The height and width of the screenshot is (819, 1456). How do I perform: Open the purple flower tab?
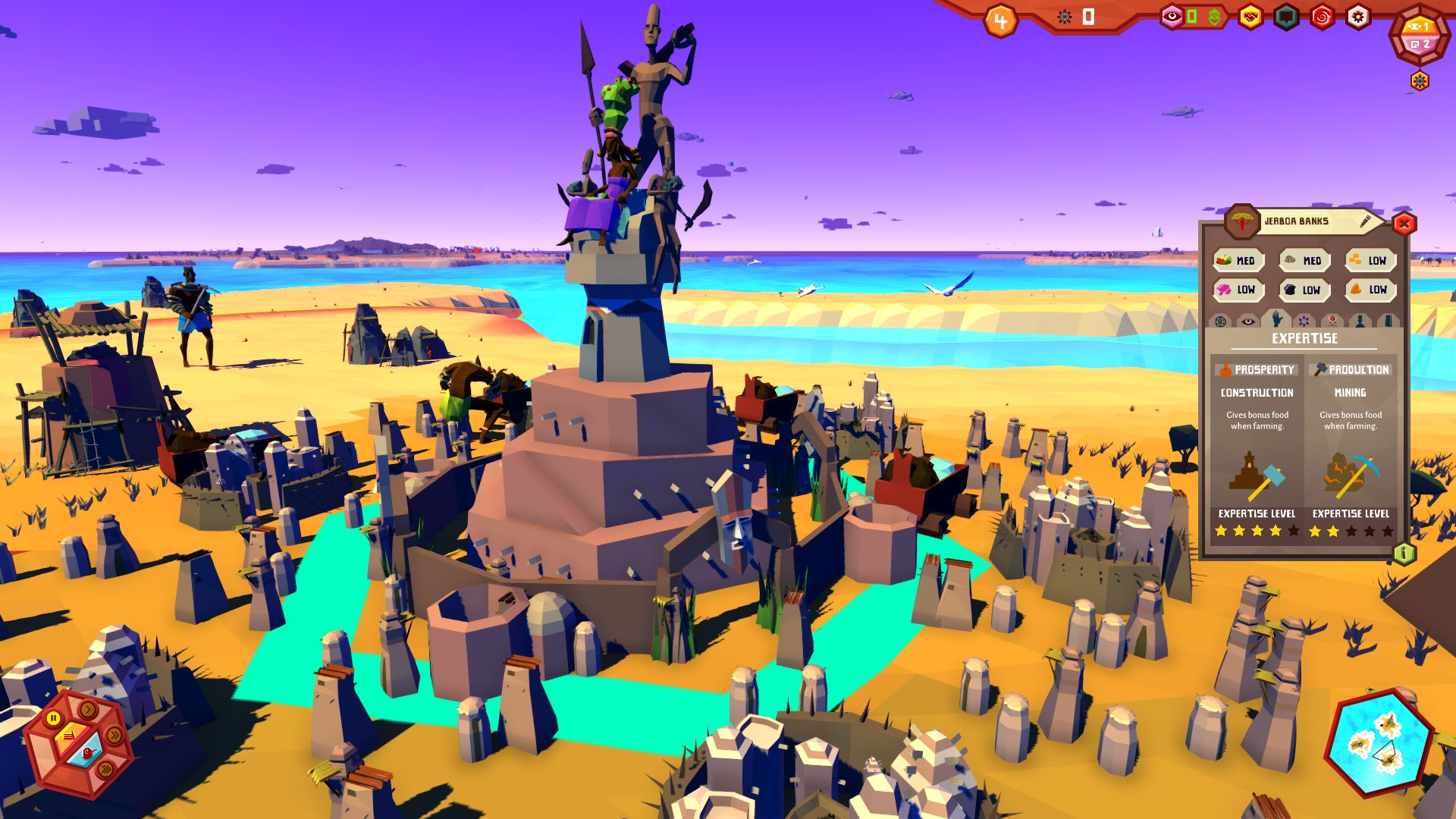pyautogui.click(x=1304, y=322)
